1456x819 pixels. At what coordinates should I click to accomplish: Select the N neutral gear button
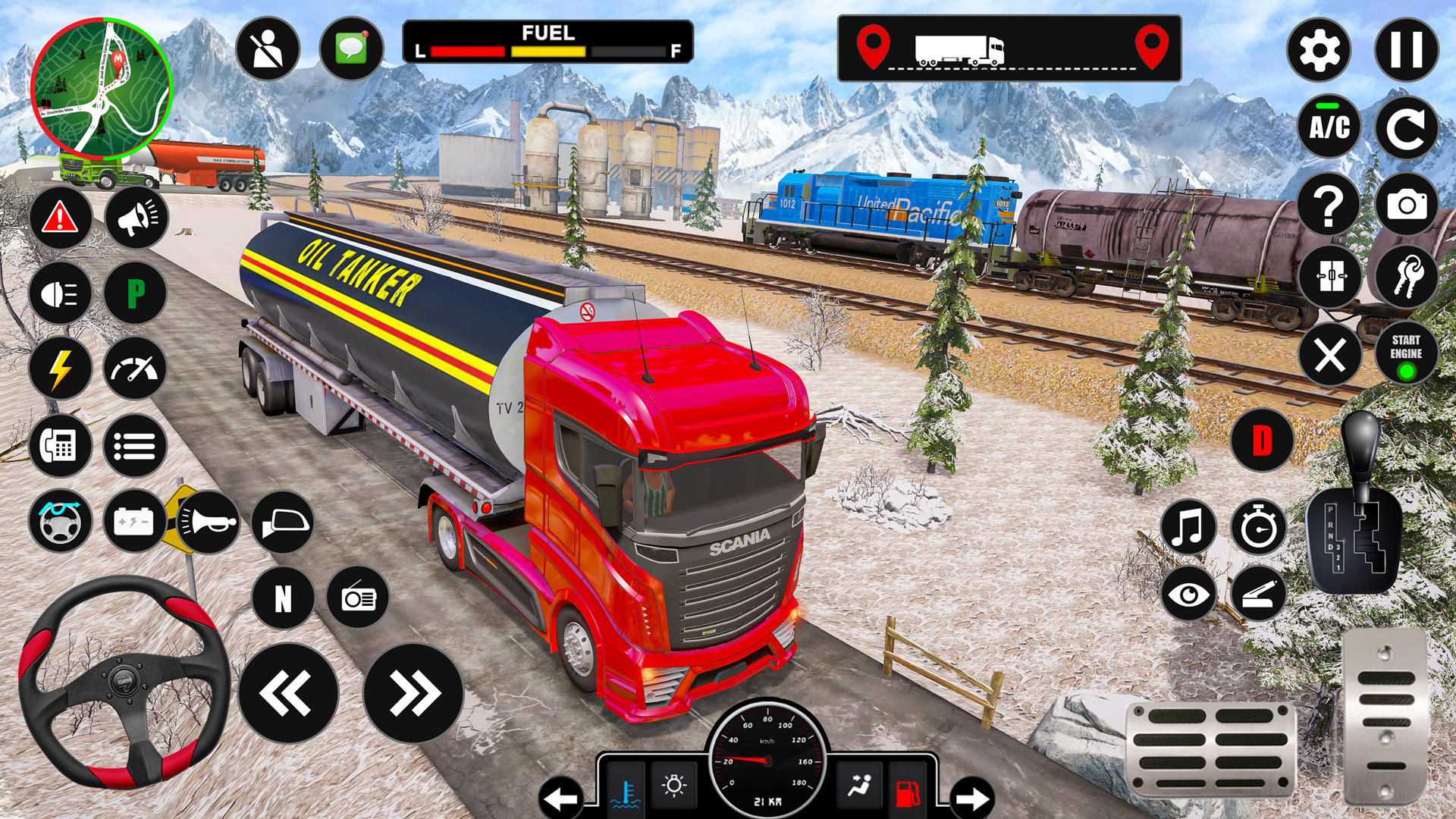pos(283,598)
